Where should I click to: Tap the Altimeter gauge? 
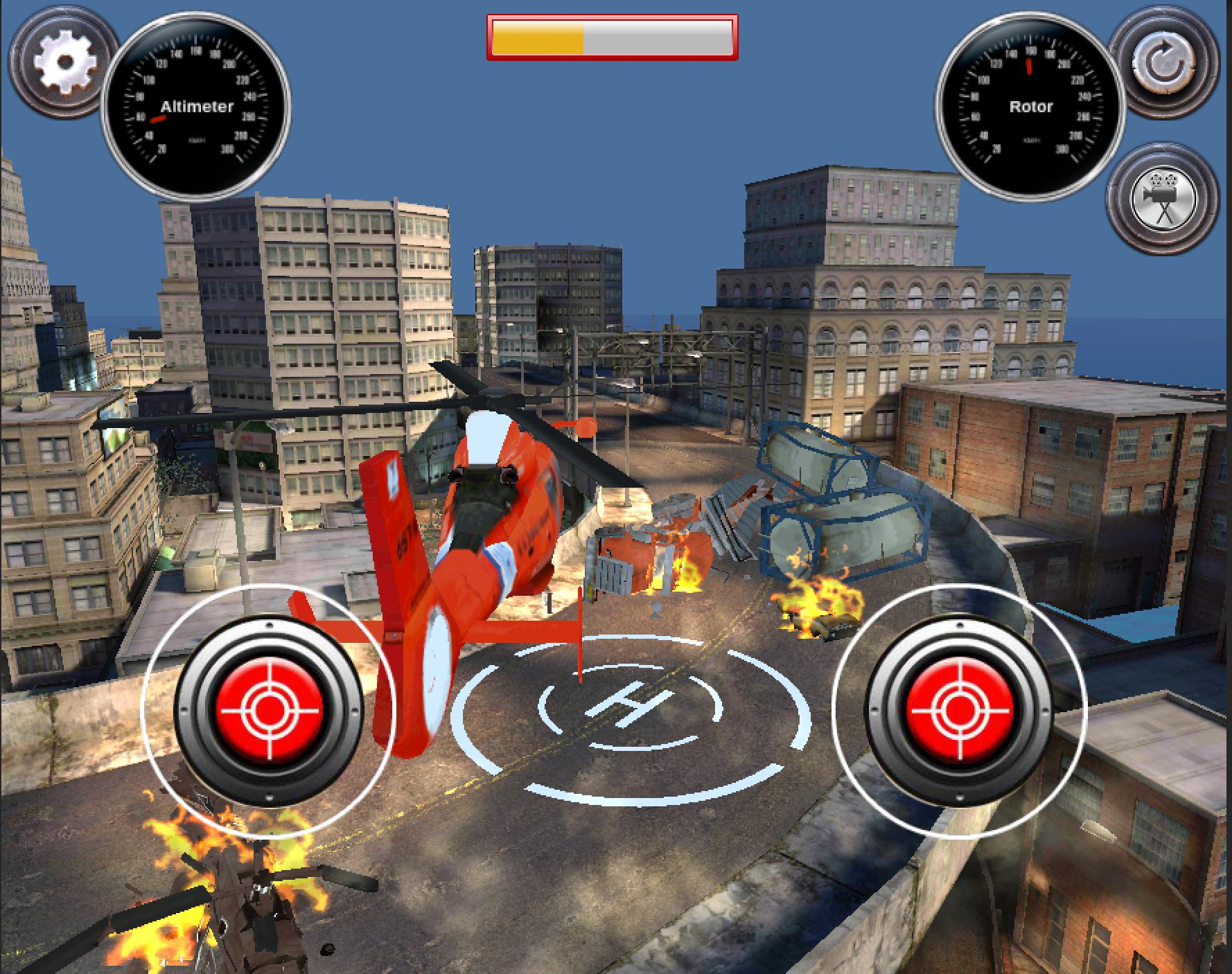click(197, 107)
